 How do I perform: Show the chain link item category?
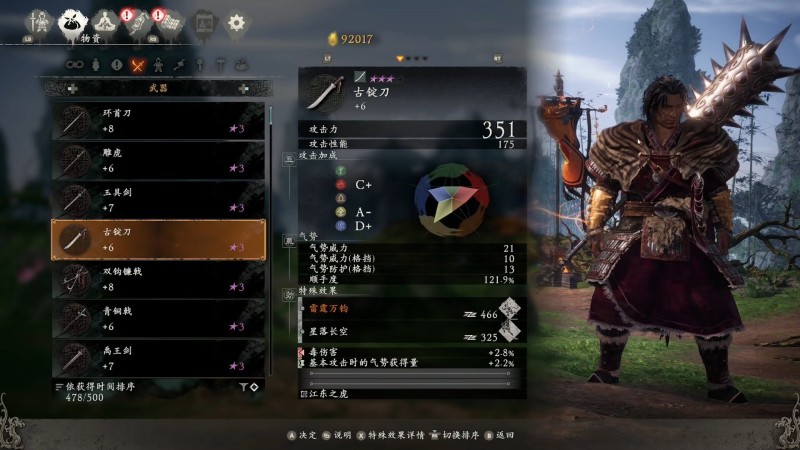(74, 65)
